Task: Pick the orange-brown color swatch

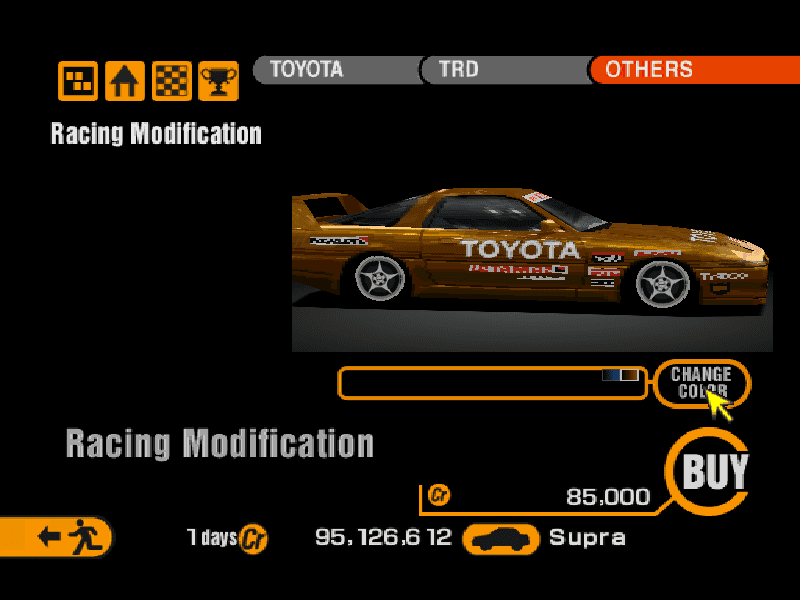Action: 629,375
